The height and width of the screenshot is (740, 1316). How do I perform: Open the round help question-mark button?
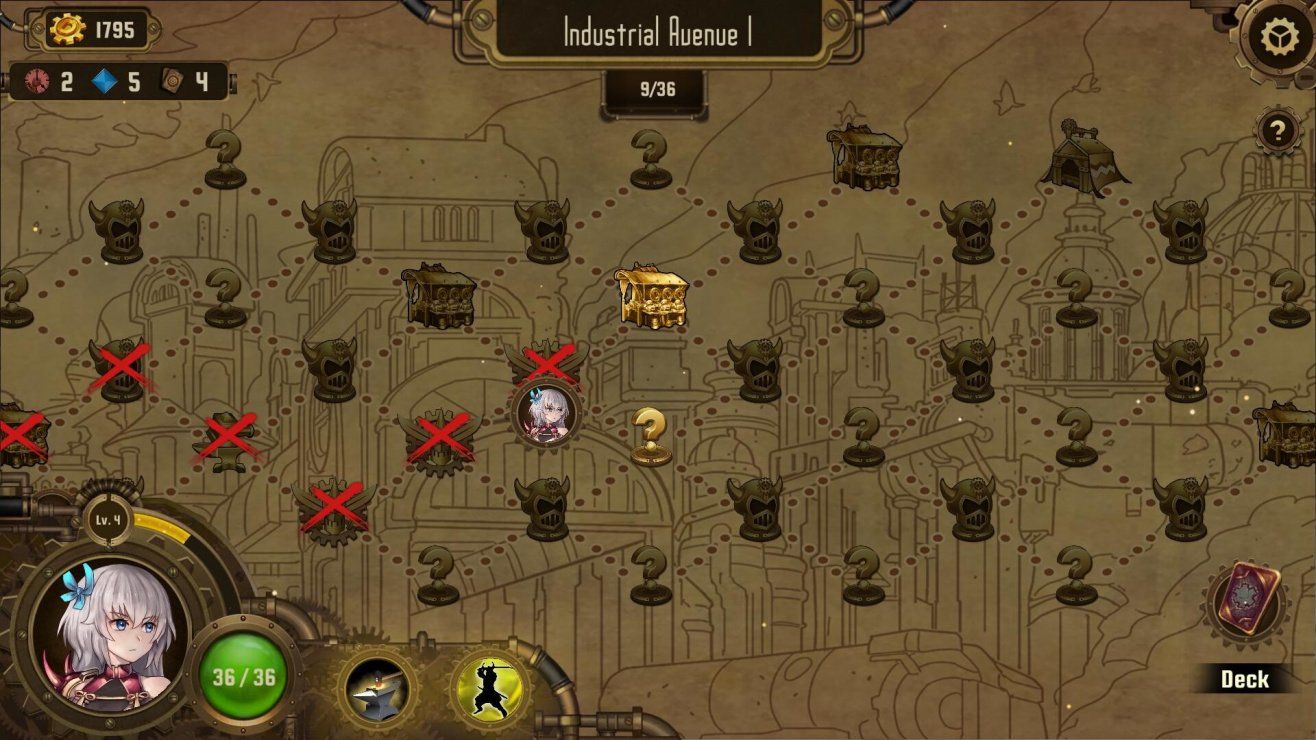point(1277,130)
